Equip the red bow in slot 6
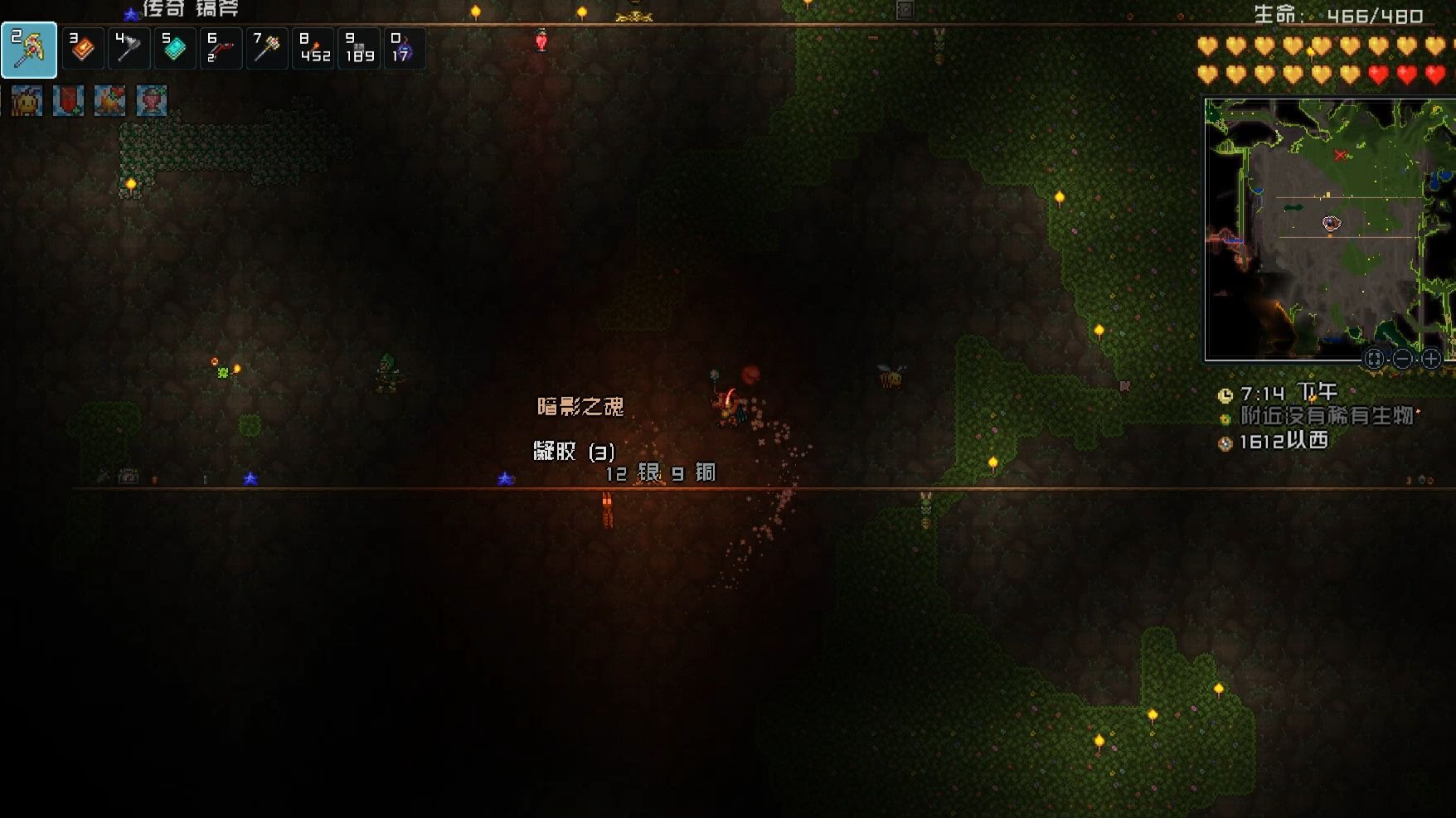The height and width of the screenshot is (818, 1456). tap(220, 49)
